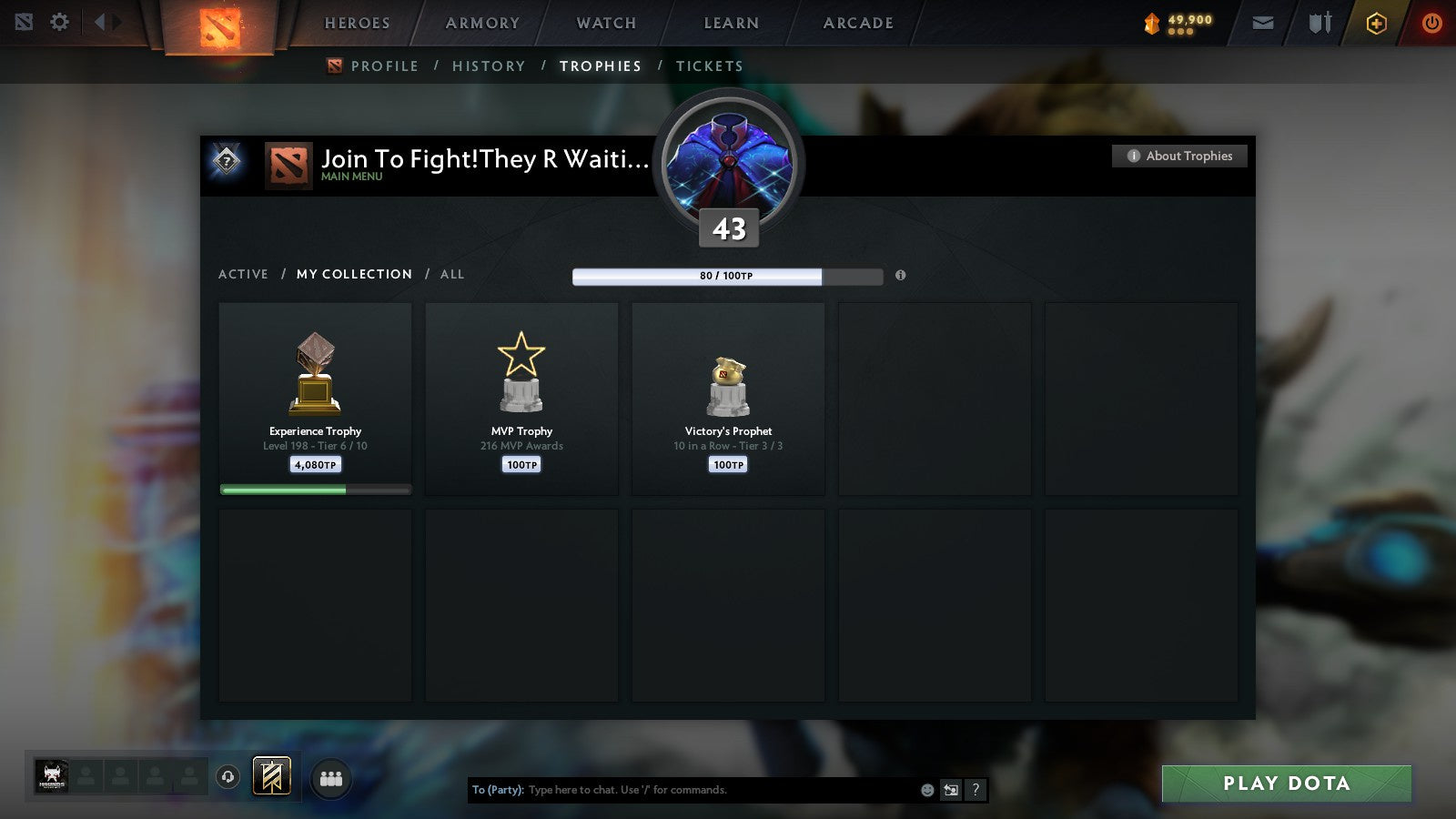Open the battle report shield-and-sword icon
Viewport: 1456px width, 819px height.
[x=1319, y=23]
